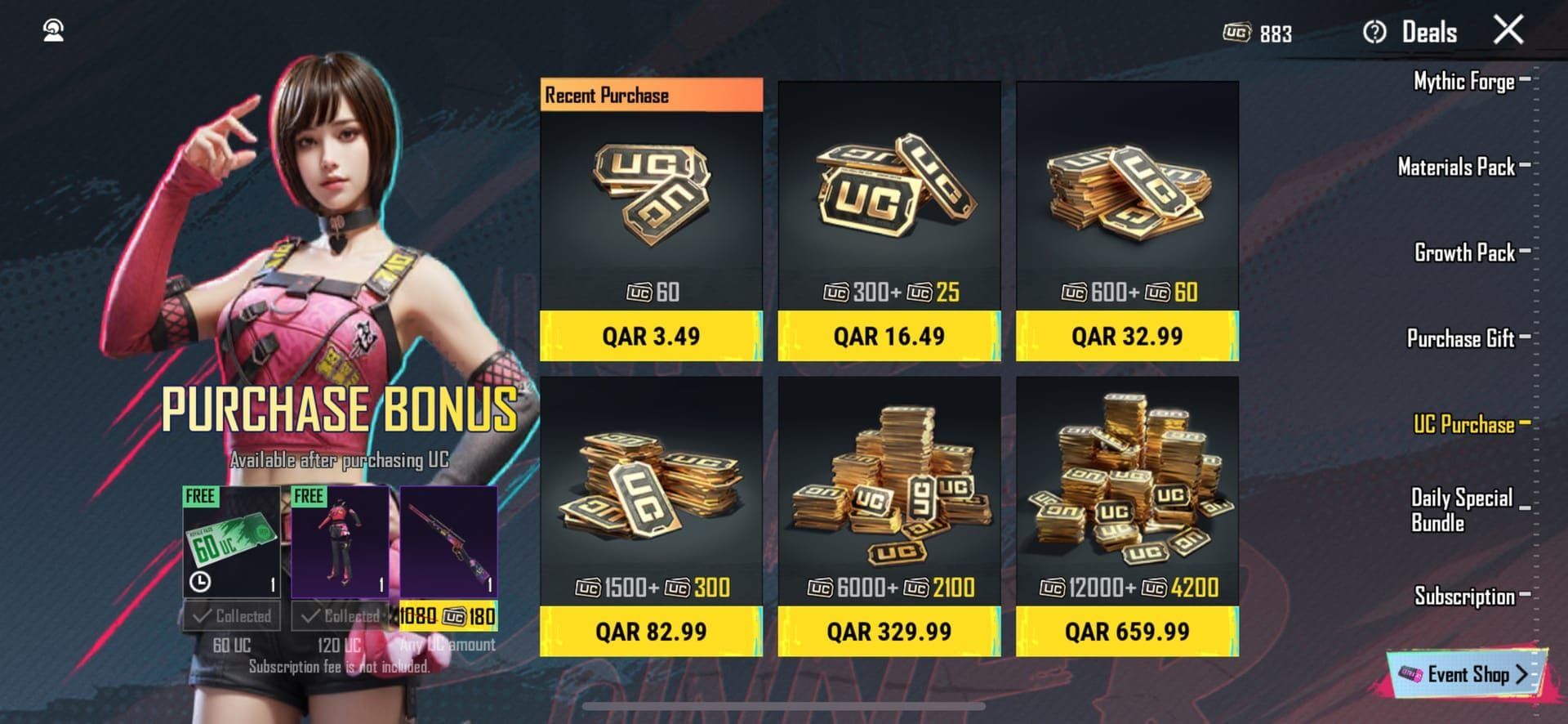Screen dimensions: 1568x724
Task: Open the help question mark icon
Action: (x=1377, y=32)
